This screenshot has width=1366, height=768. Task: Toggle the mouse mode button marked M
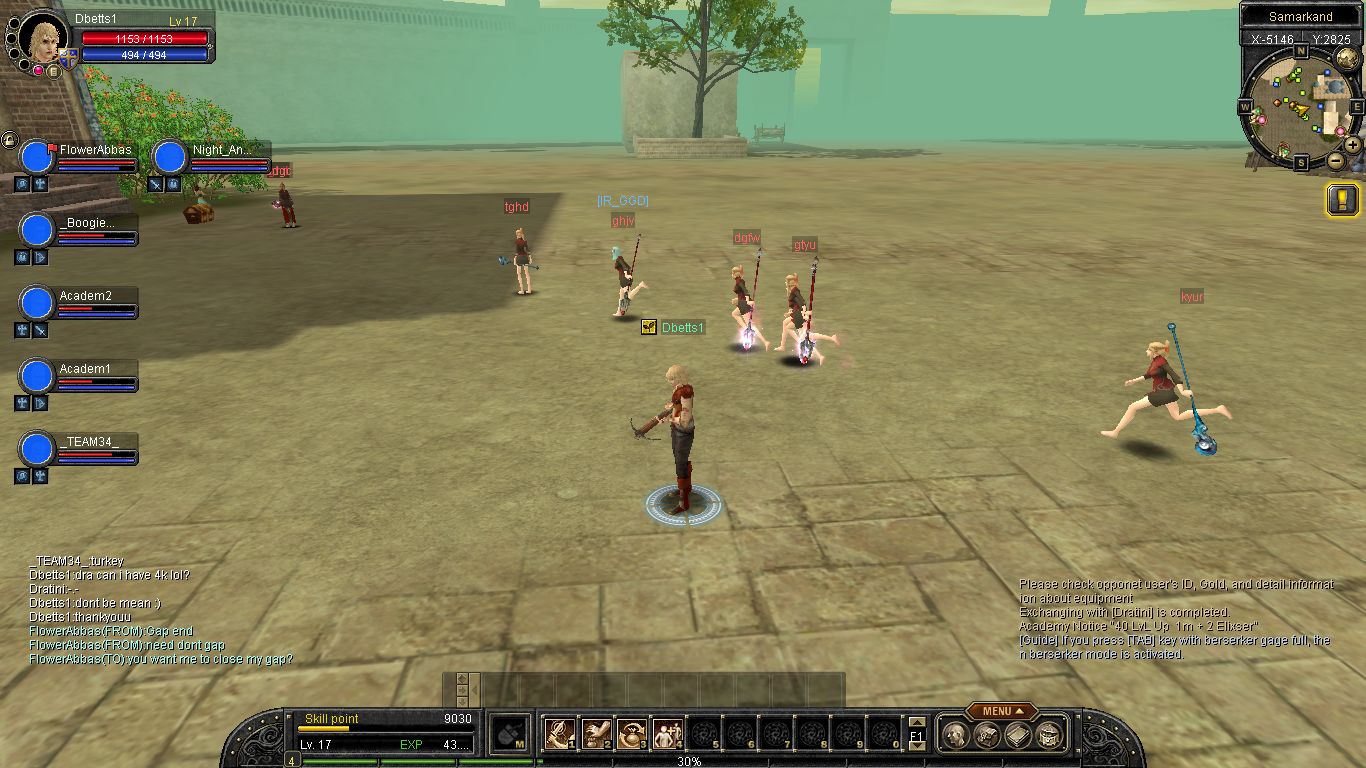coord(511,735)
